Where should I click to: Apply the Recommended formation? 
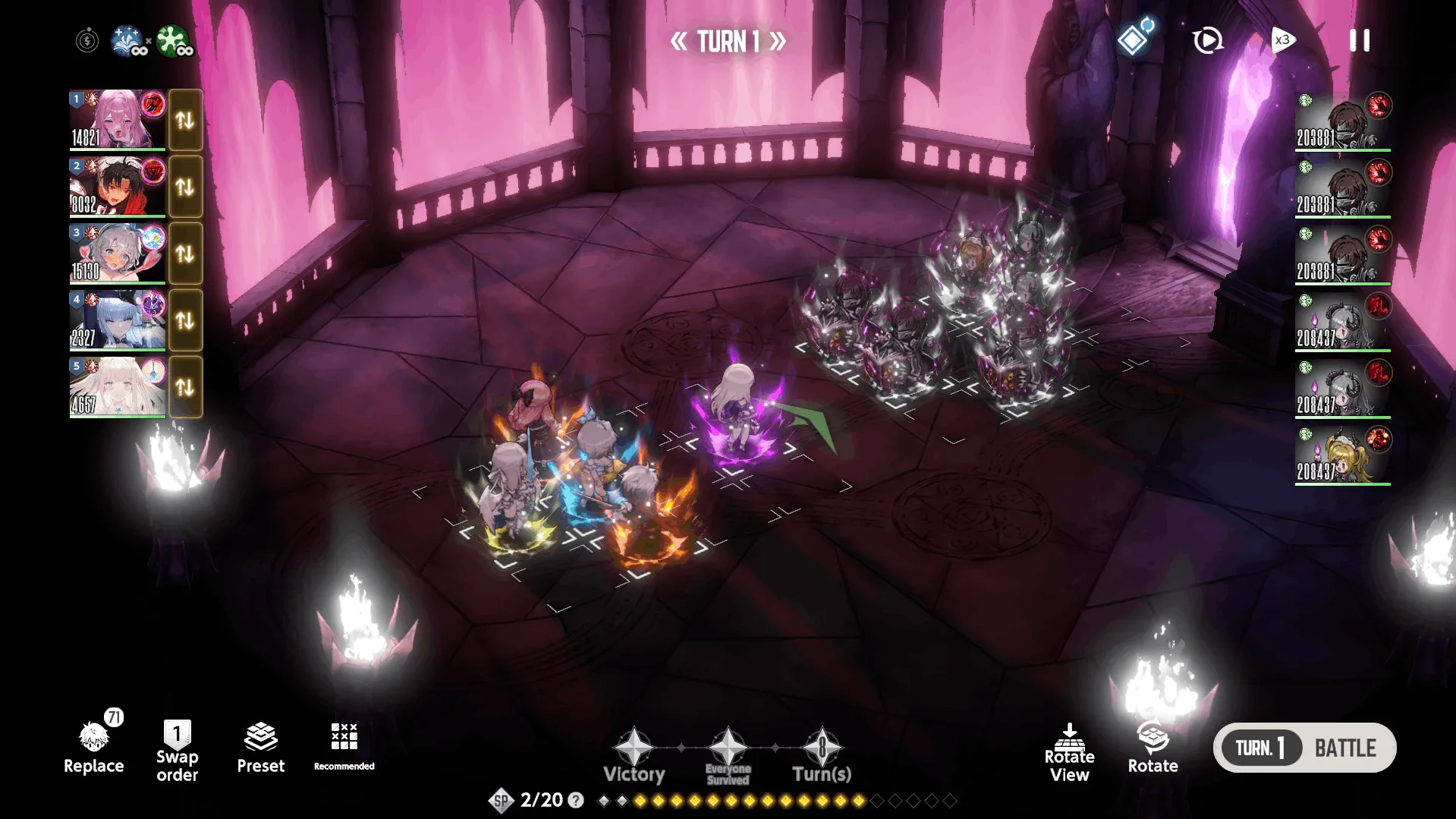click(344, 745)
